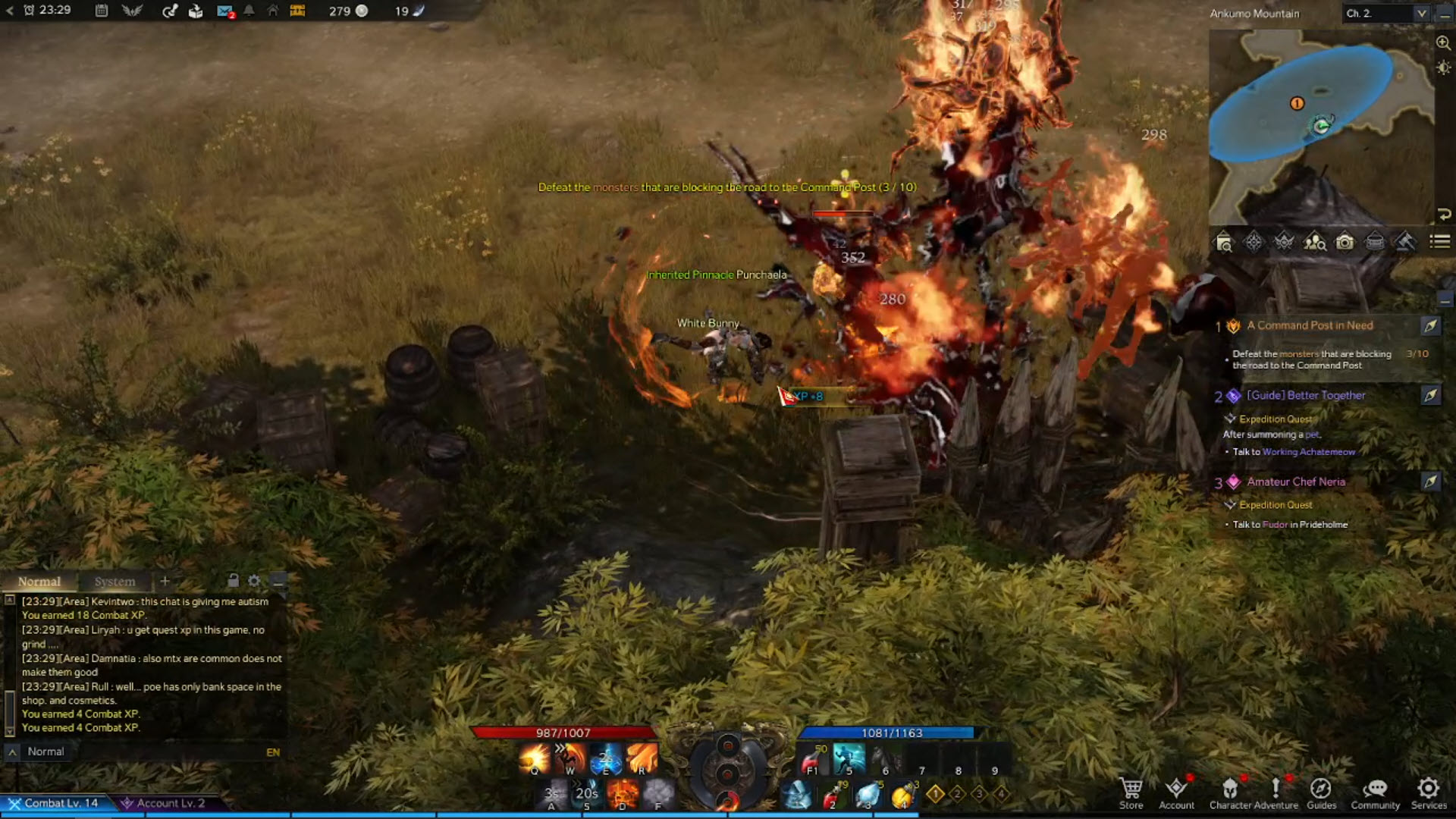The image size is (1456, 819).
Task: Open the calendar icon in top bar
Action: pyautogui.click(x=102, y=11)
